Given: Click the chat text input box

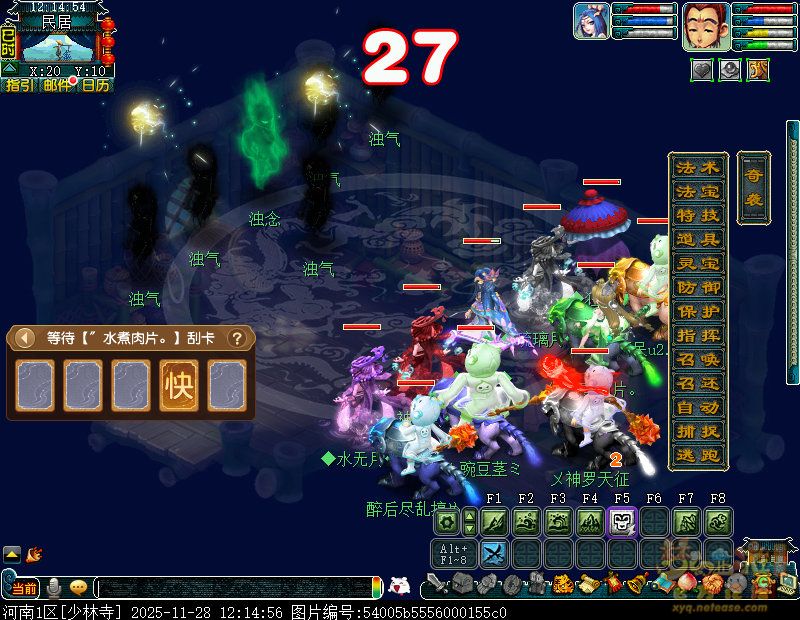Looking at the screenshot, I should pos(235,587).
